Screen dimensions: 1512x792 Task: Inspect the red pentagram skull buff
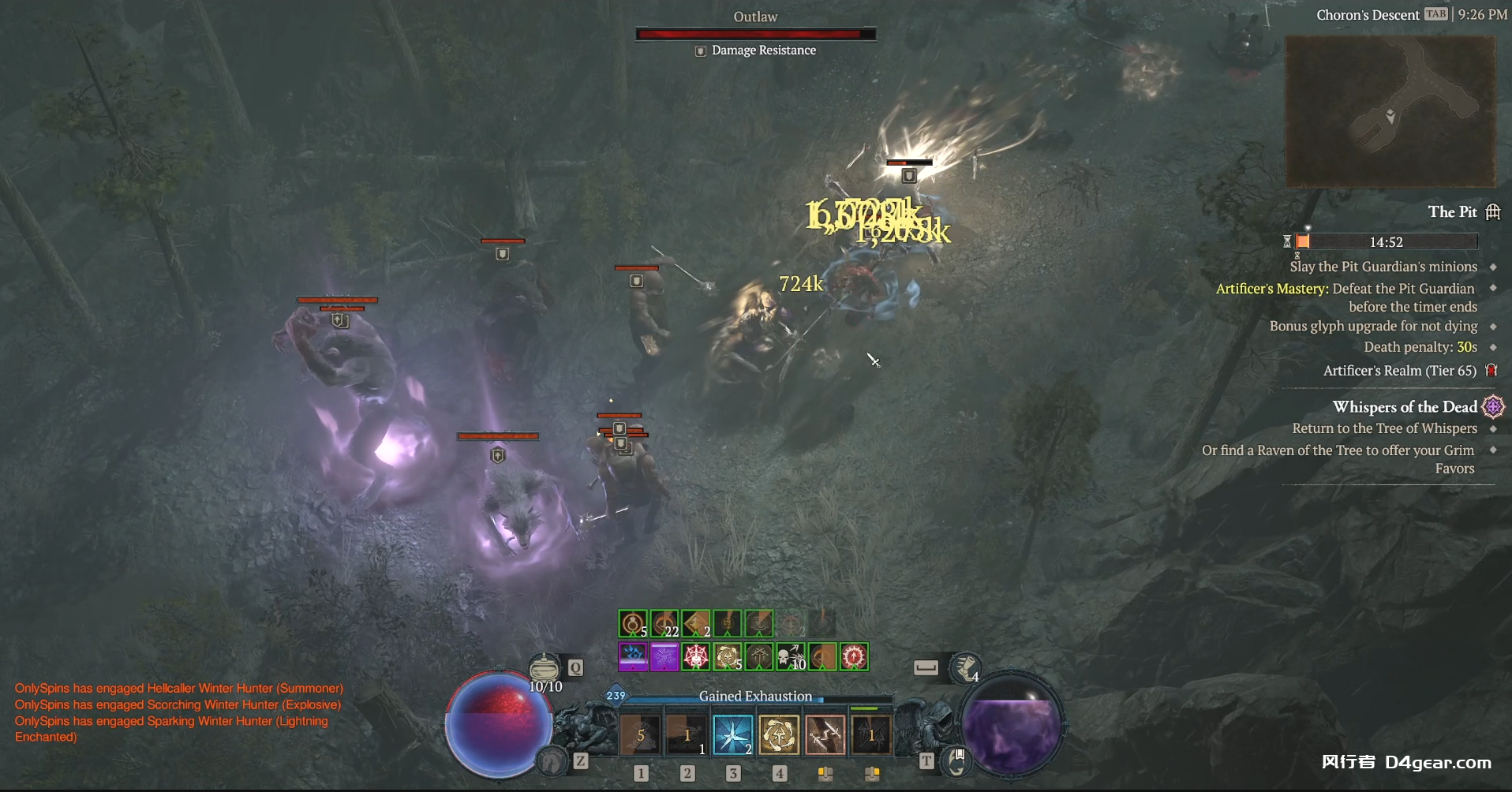coord(696,656)
